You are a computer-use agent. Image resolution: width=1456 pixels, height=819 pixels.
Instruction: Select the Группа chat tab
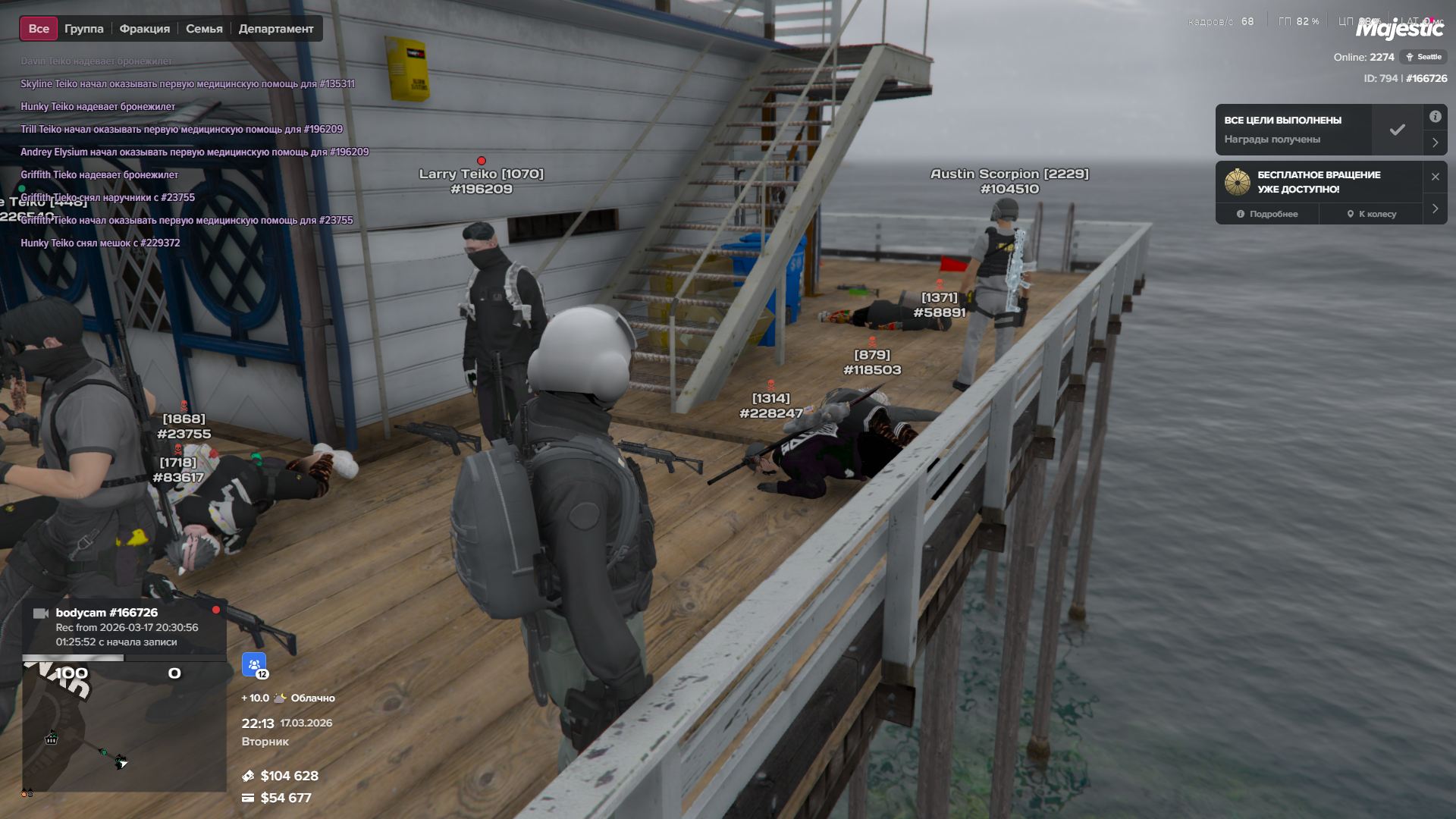point(83,29)
